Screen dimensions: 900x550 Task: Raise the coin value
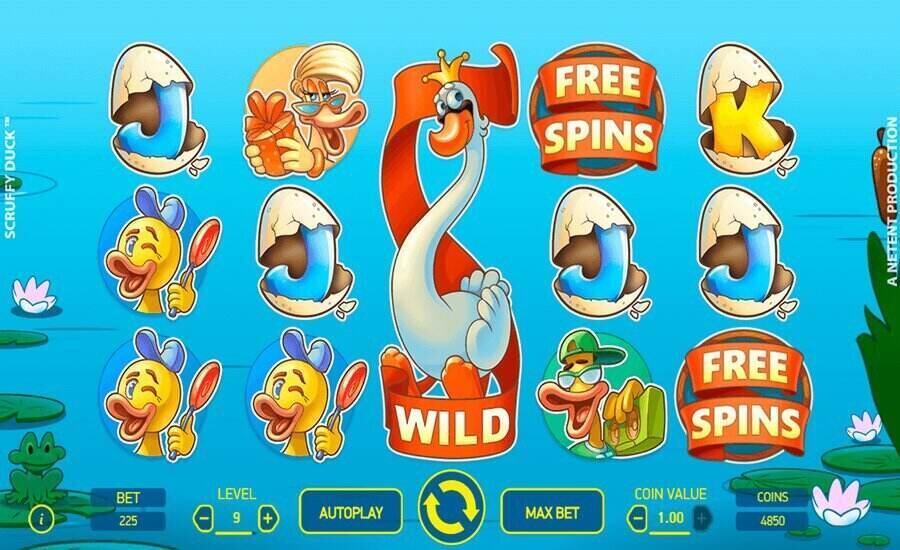coord(702,518)
